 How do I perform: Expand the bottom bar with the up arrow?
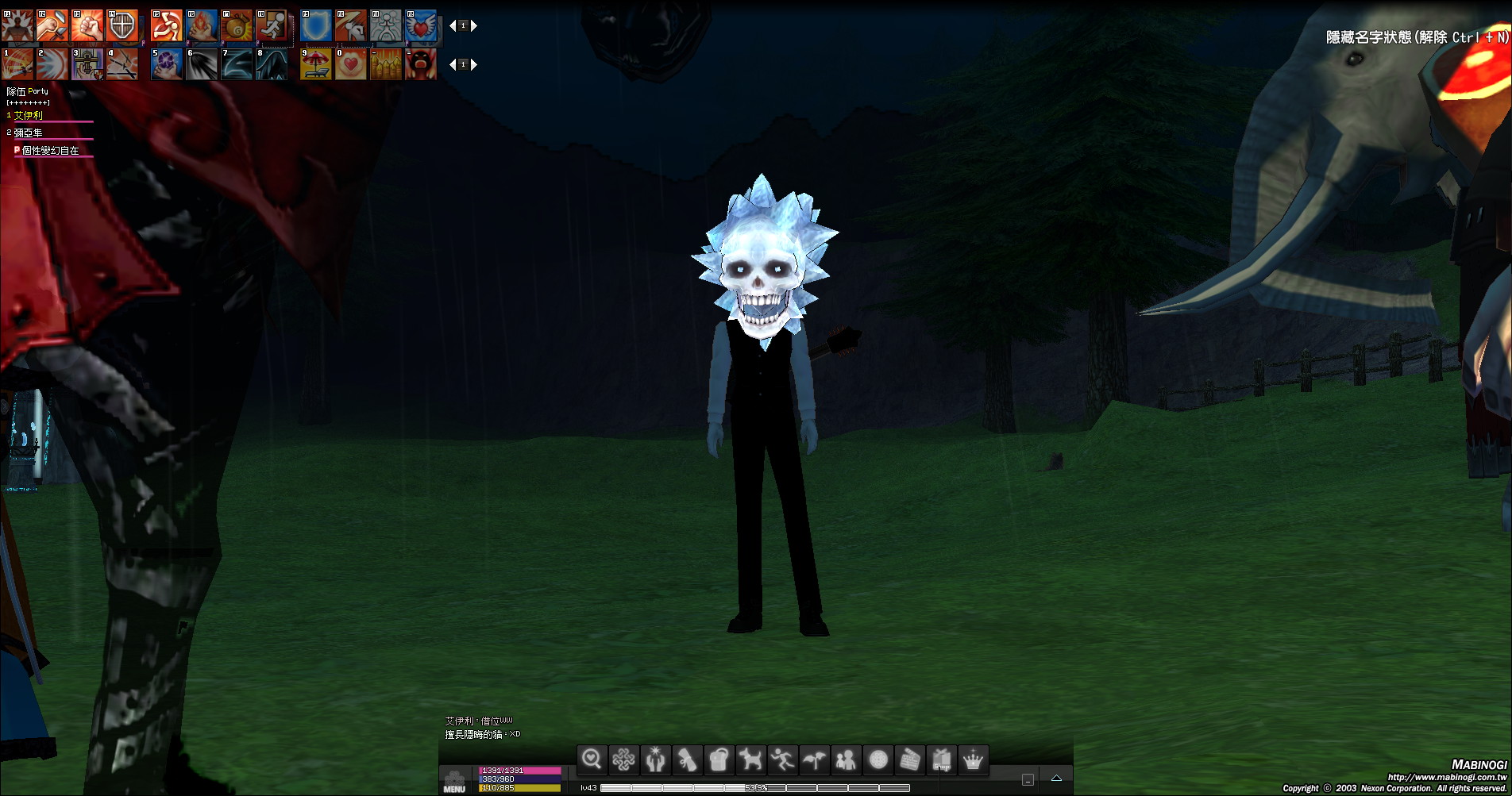(1056, 779)
